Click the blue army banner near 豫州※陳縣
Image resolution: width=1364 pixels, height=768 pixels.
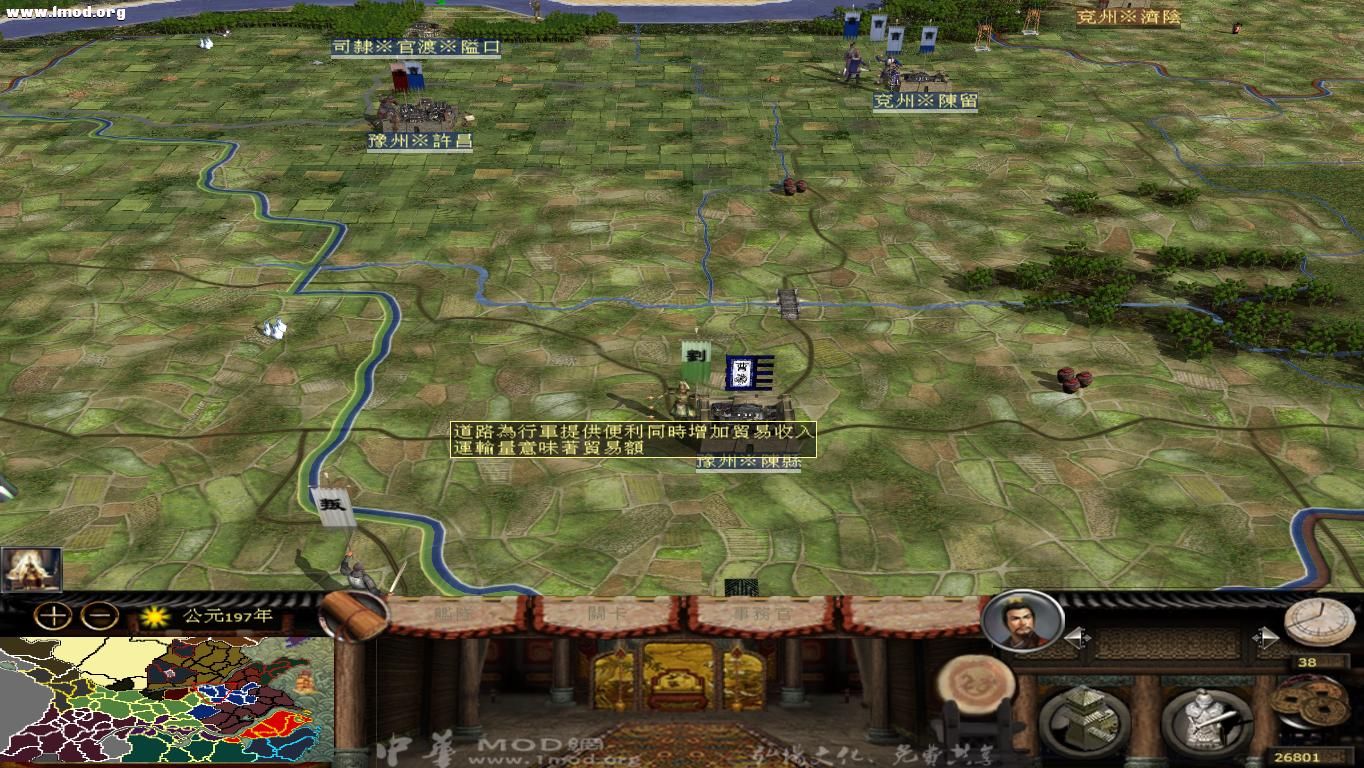tap(748, 374)
